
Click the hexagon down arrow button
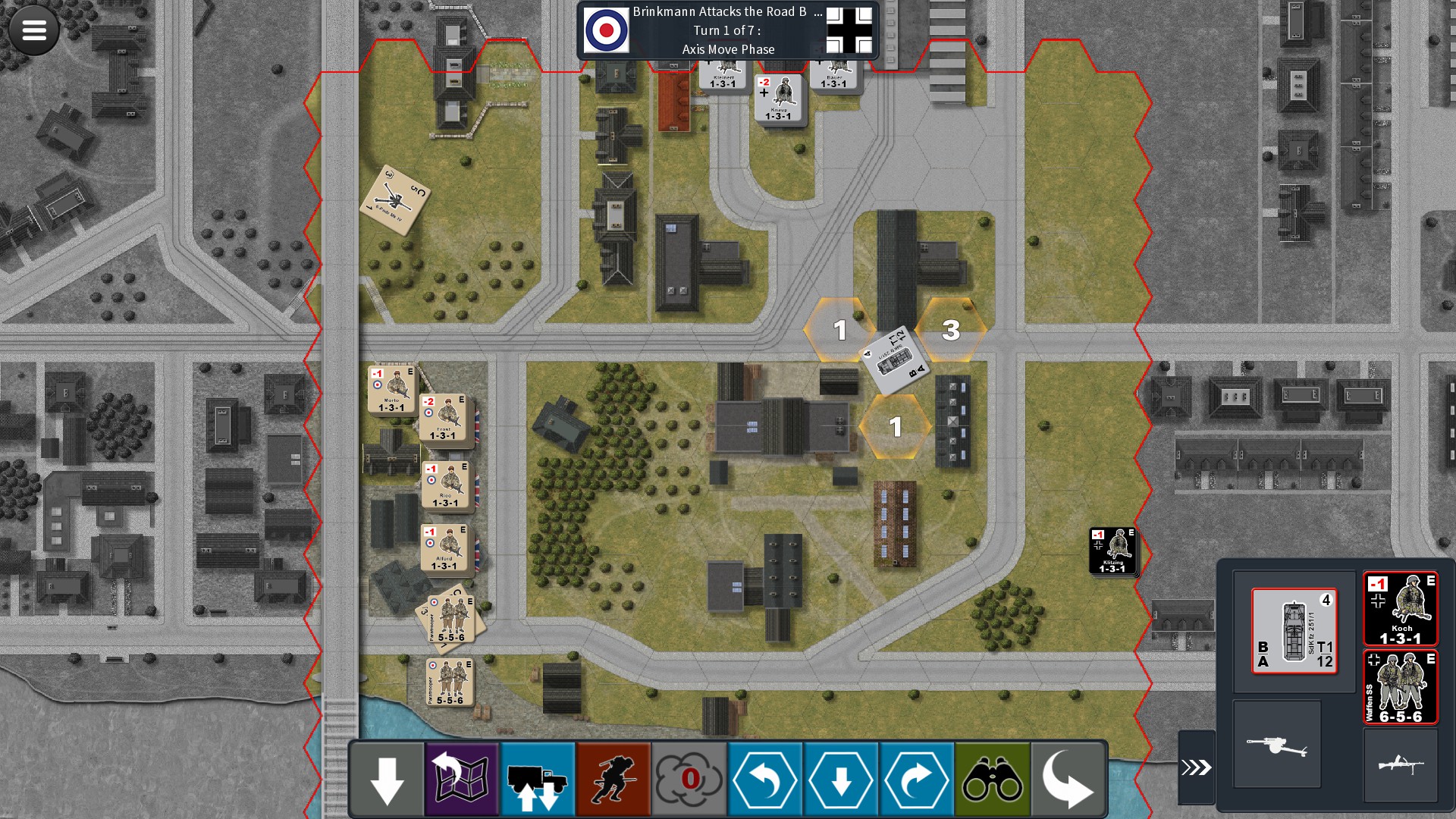click(x=841, y=780)
